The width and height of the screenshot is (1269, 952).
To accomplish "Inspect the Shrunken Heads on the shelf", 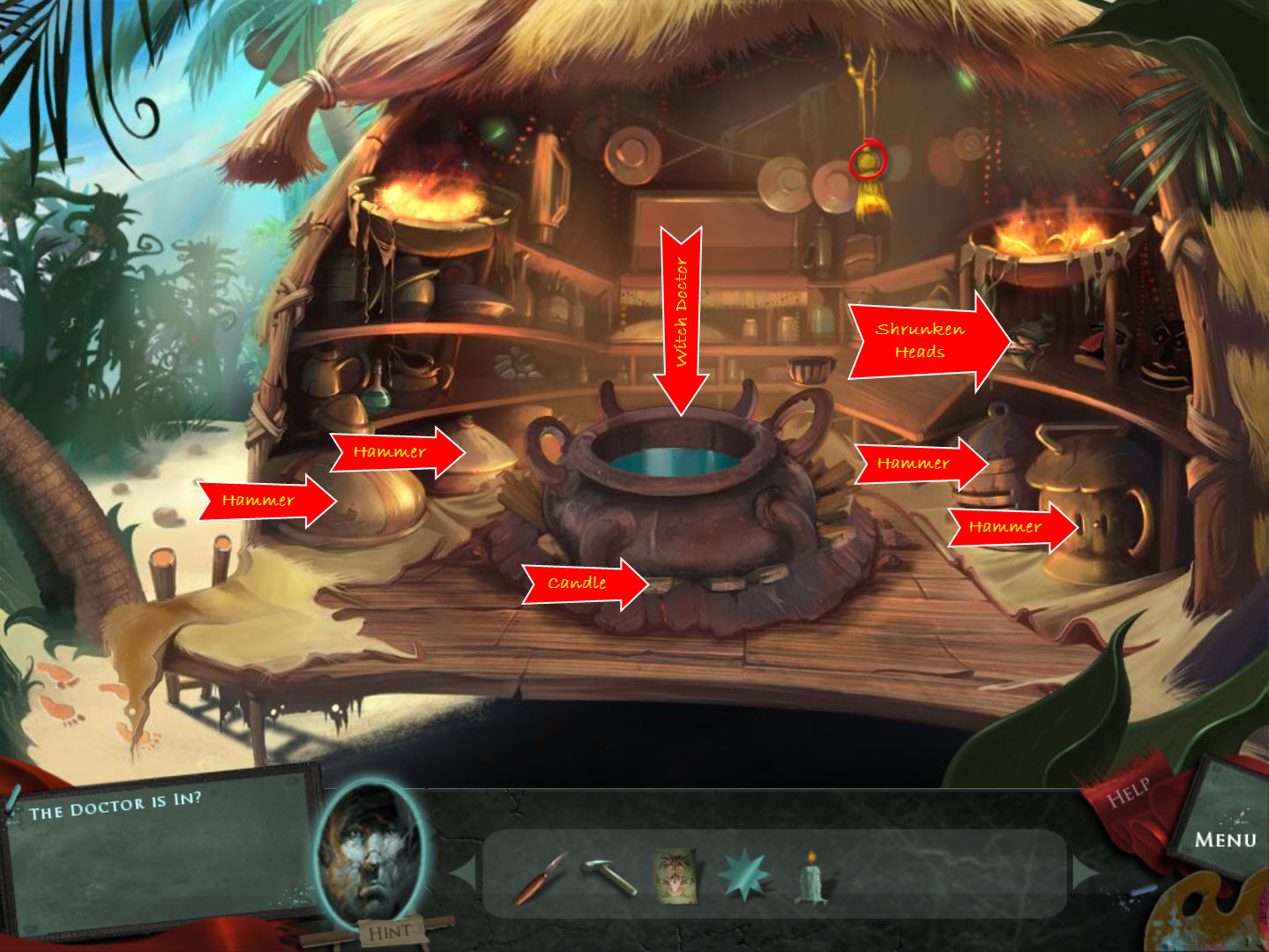I will pos(1054,344).
